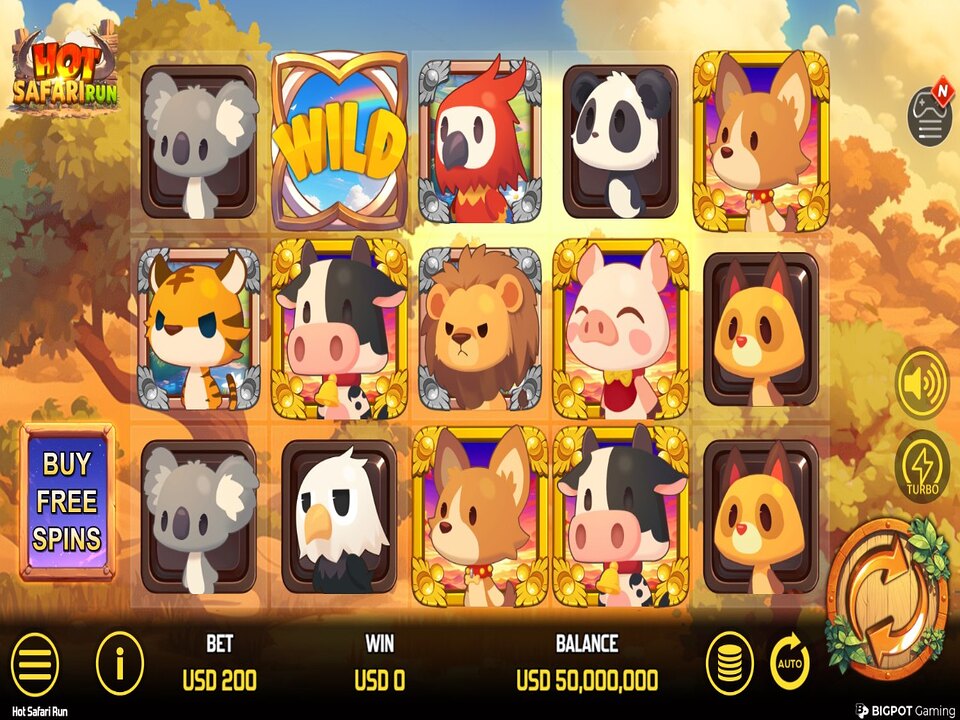Activate Auto spin
Viewport: 960px width, 720px height.
(x=790, y=662)
